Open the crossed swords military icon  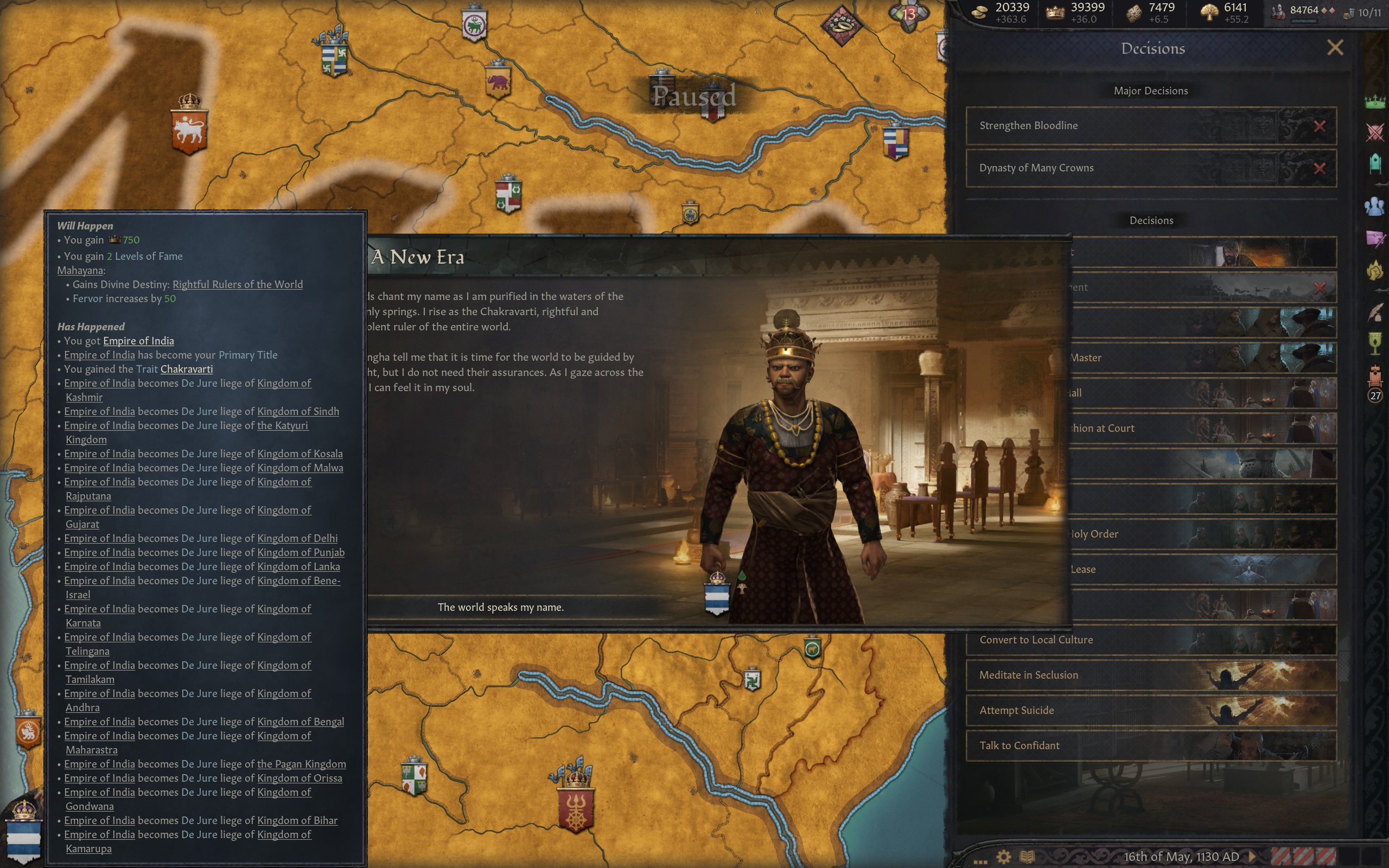[x=1375, y=132]
